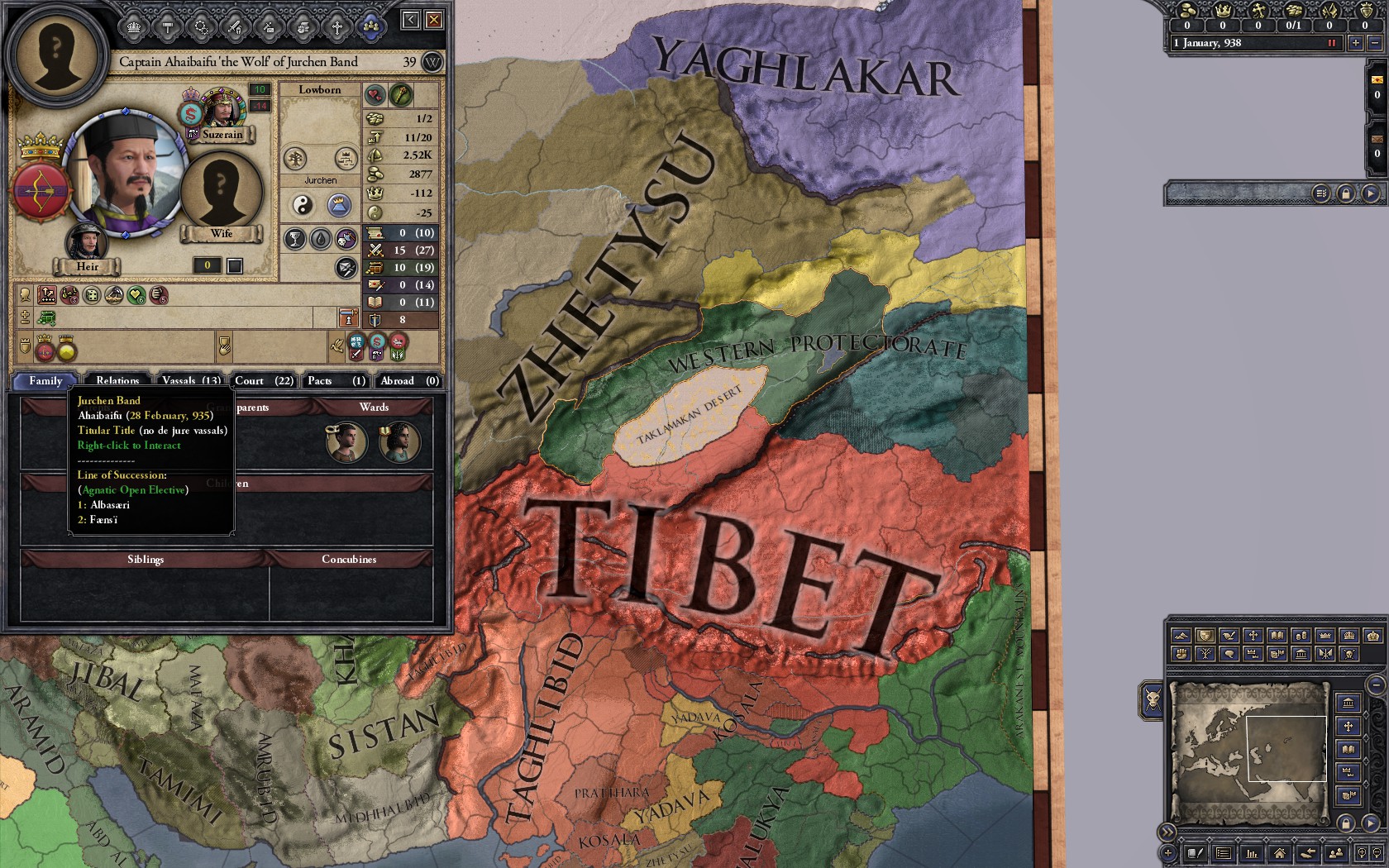1389x868 pixels.
Task: Expand the minimap panel plus button
Action: pyautogui.click(x=1169, y=853)
